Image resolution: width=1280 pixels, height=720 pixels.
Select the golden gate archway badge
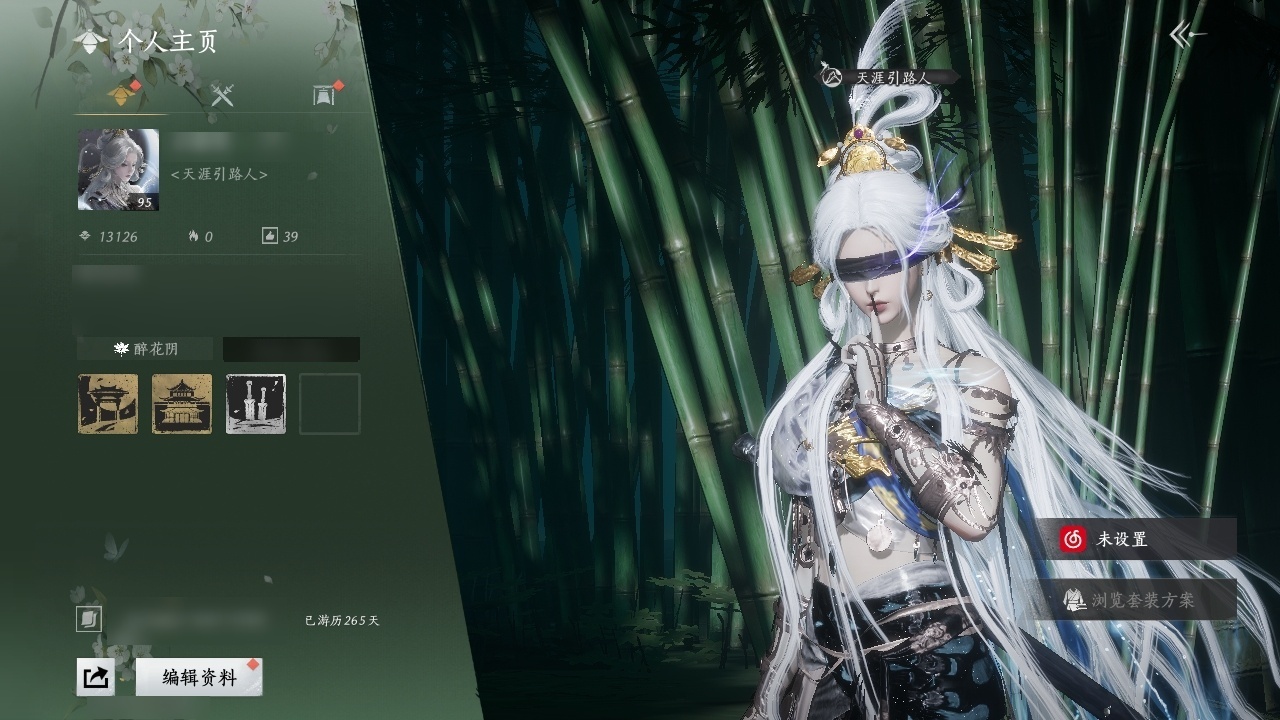point(108,404)
